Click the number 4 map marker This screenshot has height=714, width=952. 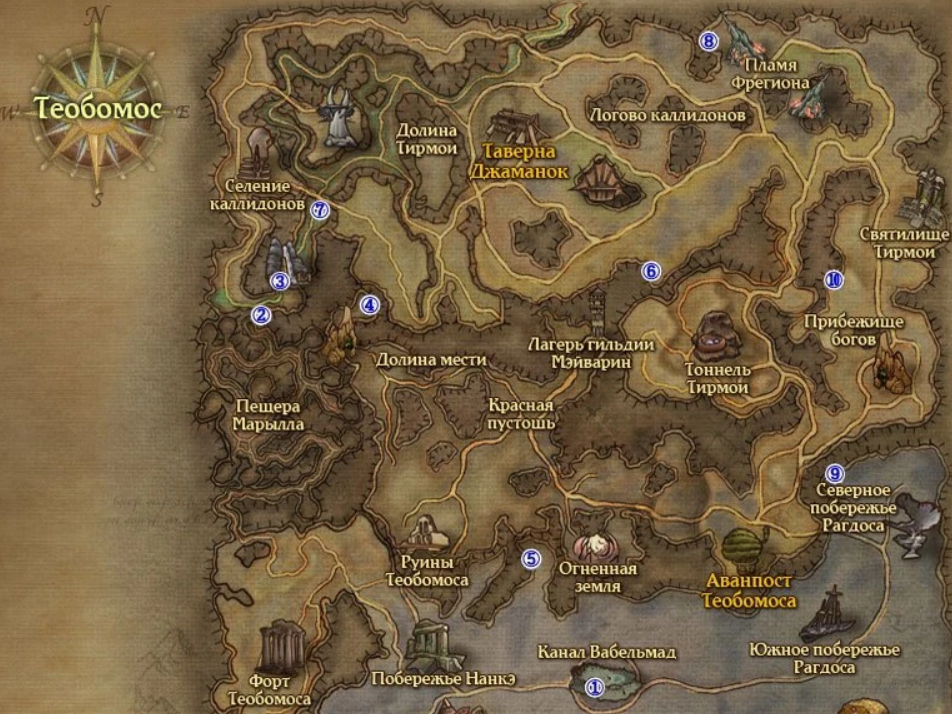[x=370, y=305]
